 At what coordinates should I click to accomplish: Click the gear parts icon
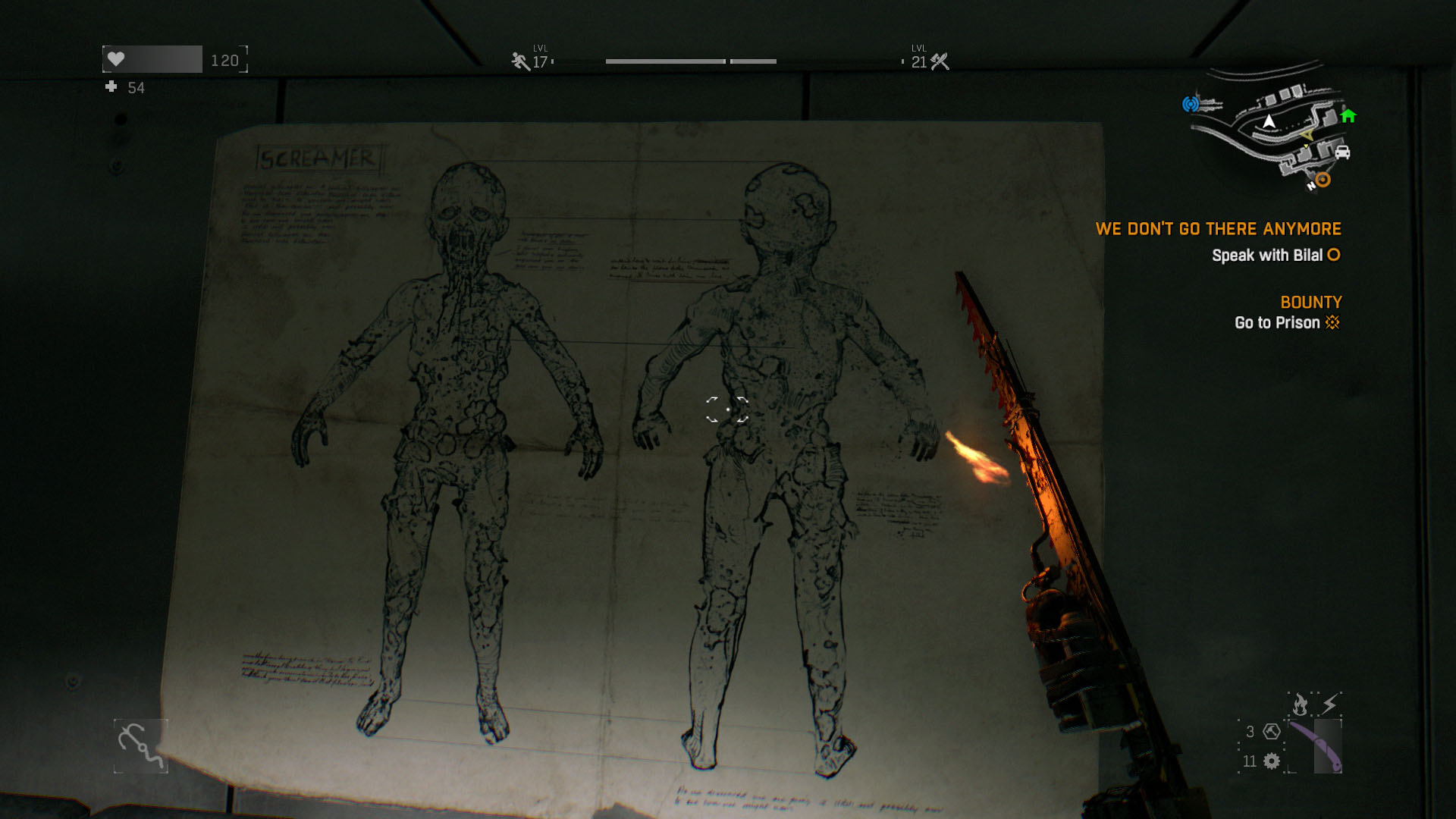pyautogui.click(x=1272, y=761)
